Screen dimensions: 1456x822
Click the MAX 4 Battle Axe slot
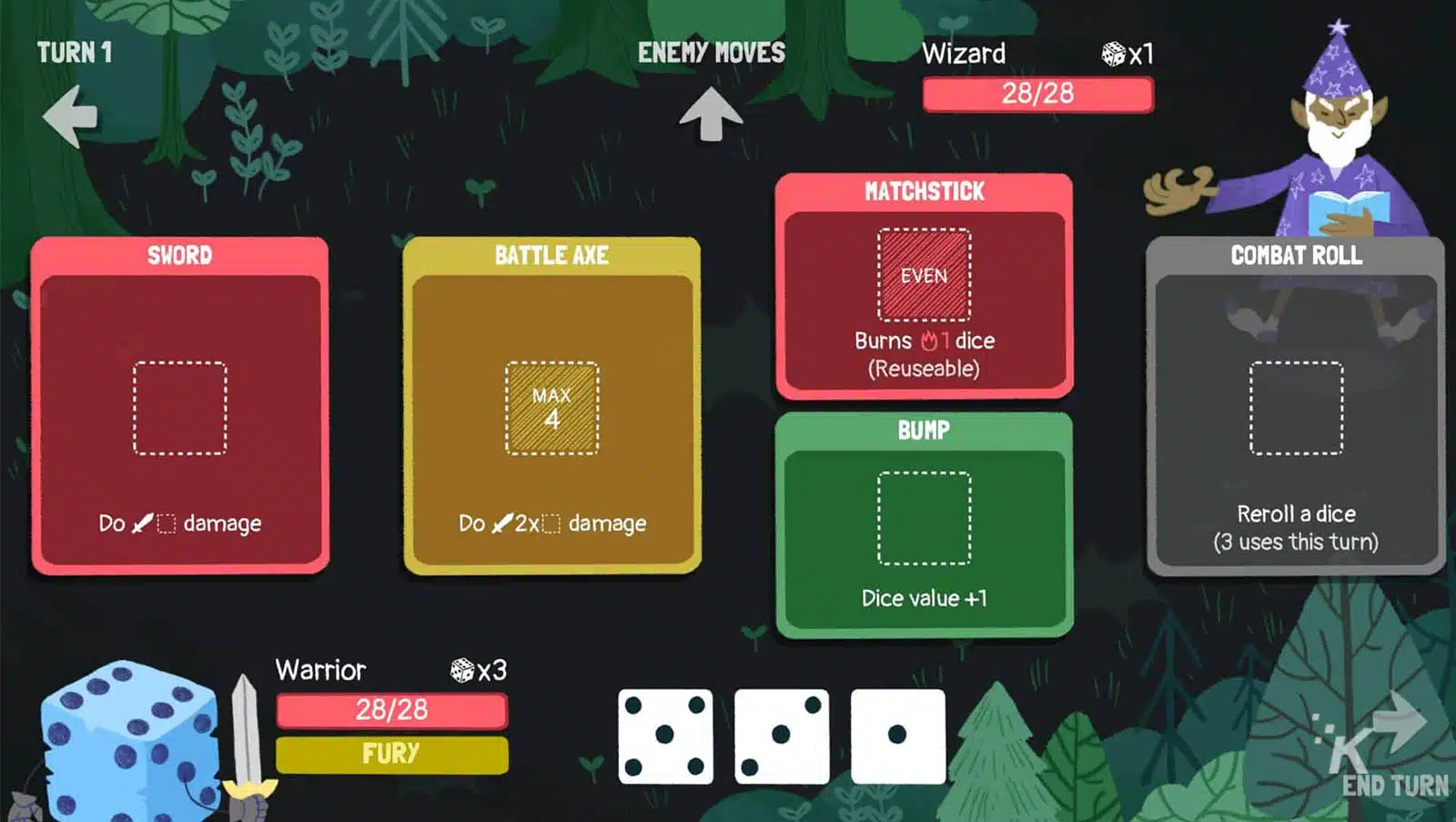point(551,408)
